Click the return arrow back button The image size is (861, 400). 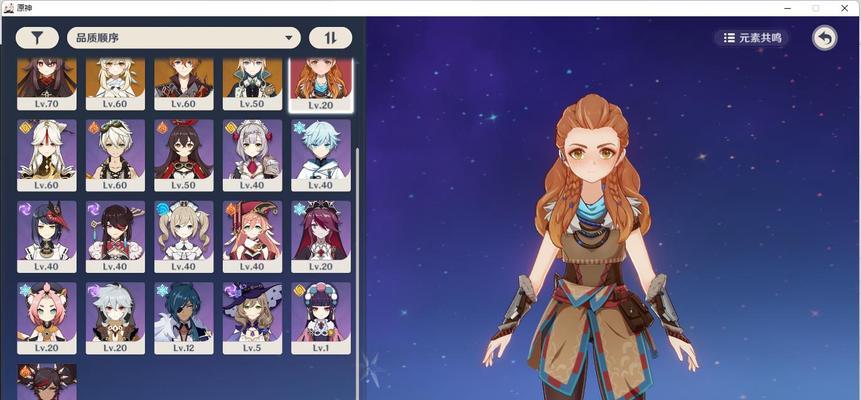coord(825,38)
